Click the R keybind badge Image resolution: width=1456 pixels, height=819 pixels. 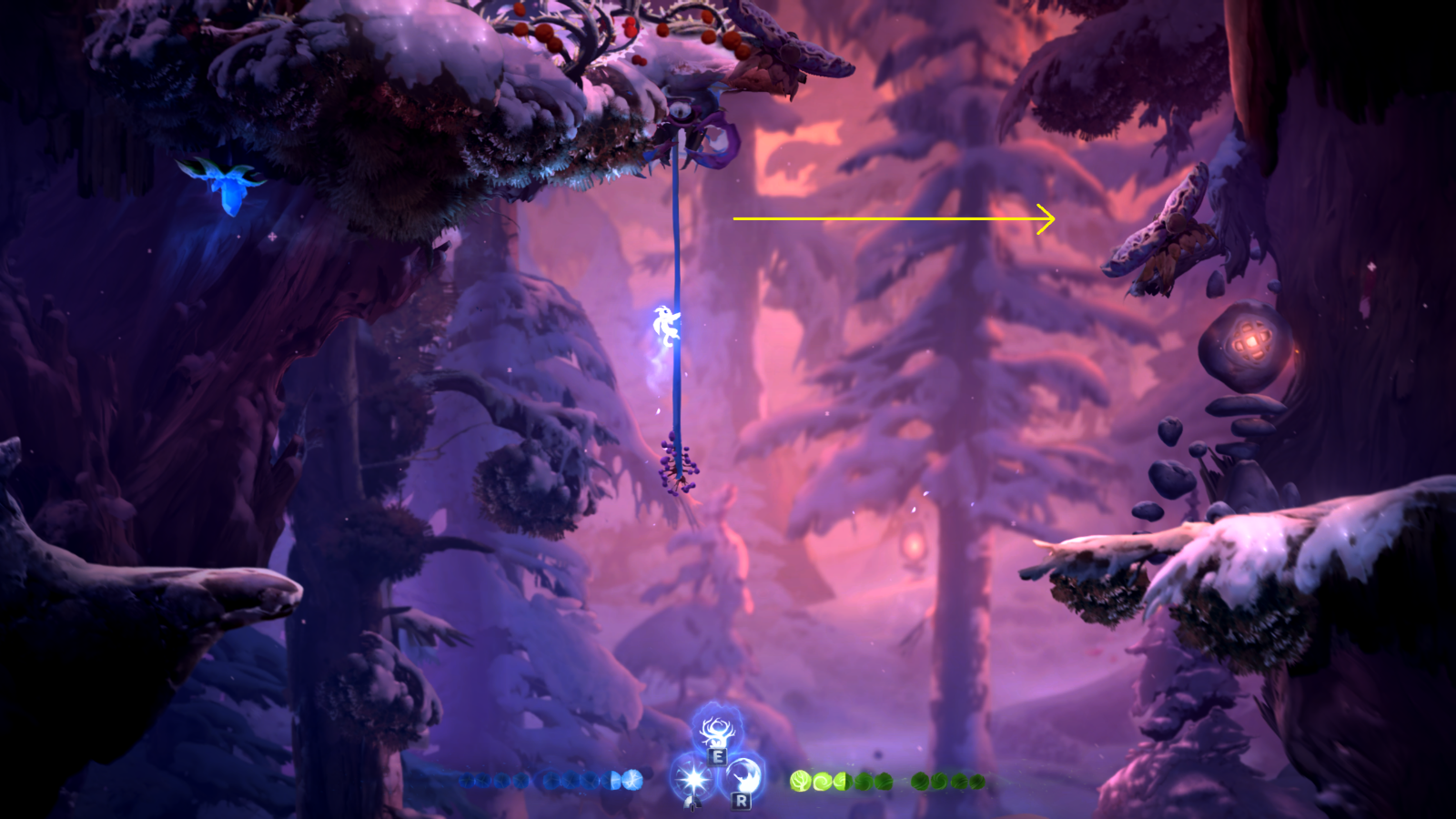742,802
